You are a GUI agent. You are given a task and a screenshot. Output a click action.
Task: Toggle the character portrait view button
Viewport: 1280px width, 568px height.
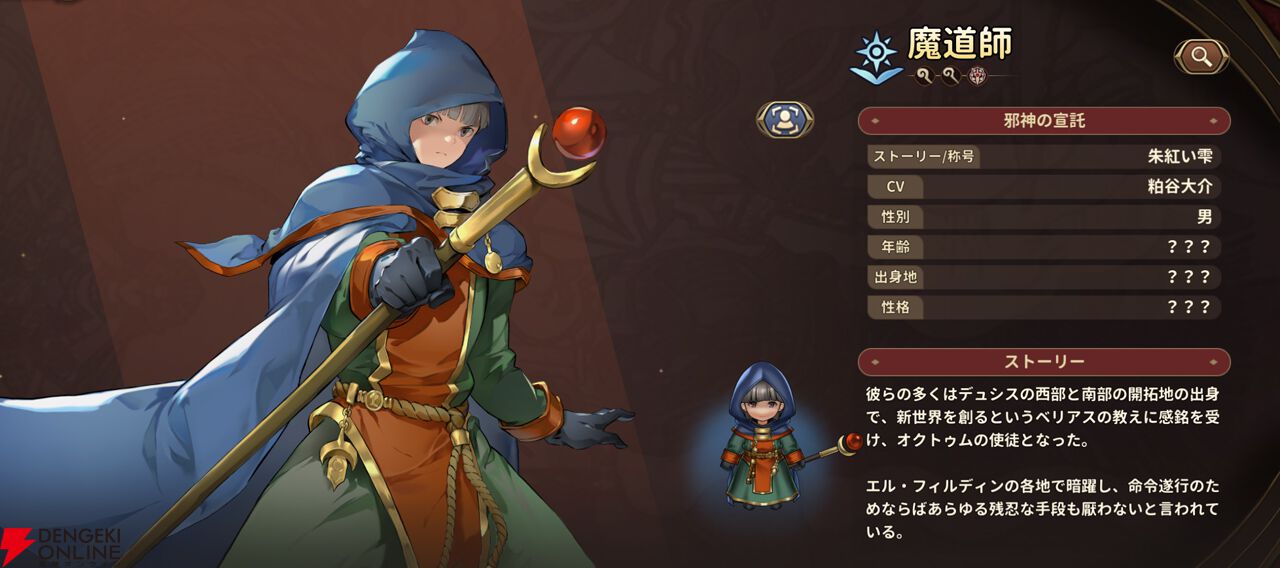coord(784,119)
